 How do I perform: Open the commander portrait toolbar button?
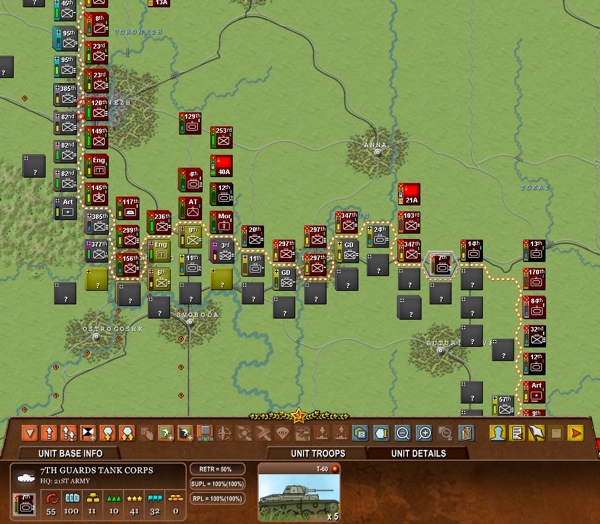tap(496, 433)
